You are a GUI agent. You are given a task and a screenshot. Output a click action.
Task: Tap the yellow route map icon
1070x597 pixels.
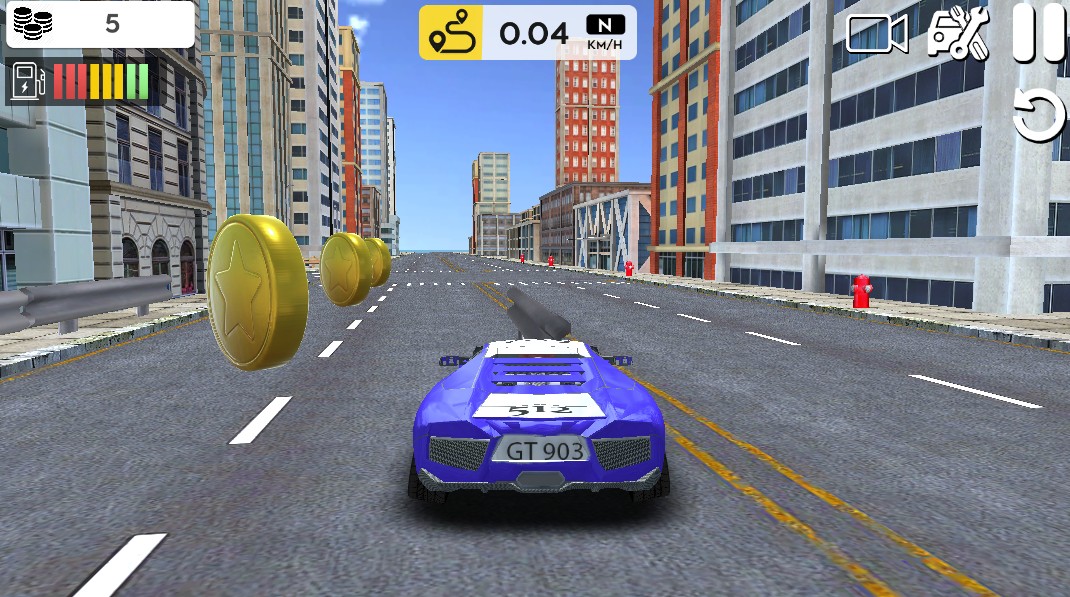[x=450, y=33]
